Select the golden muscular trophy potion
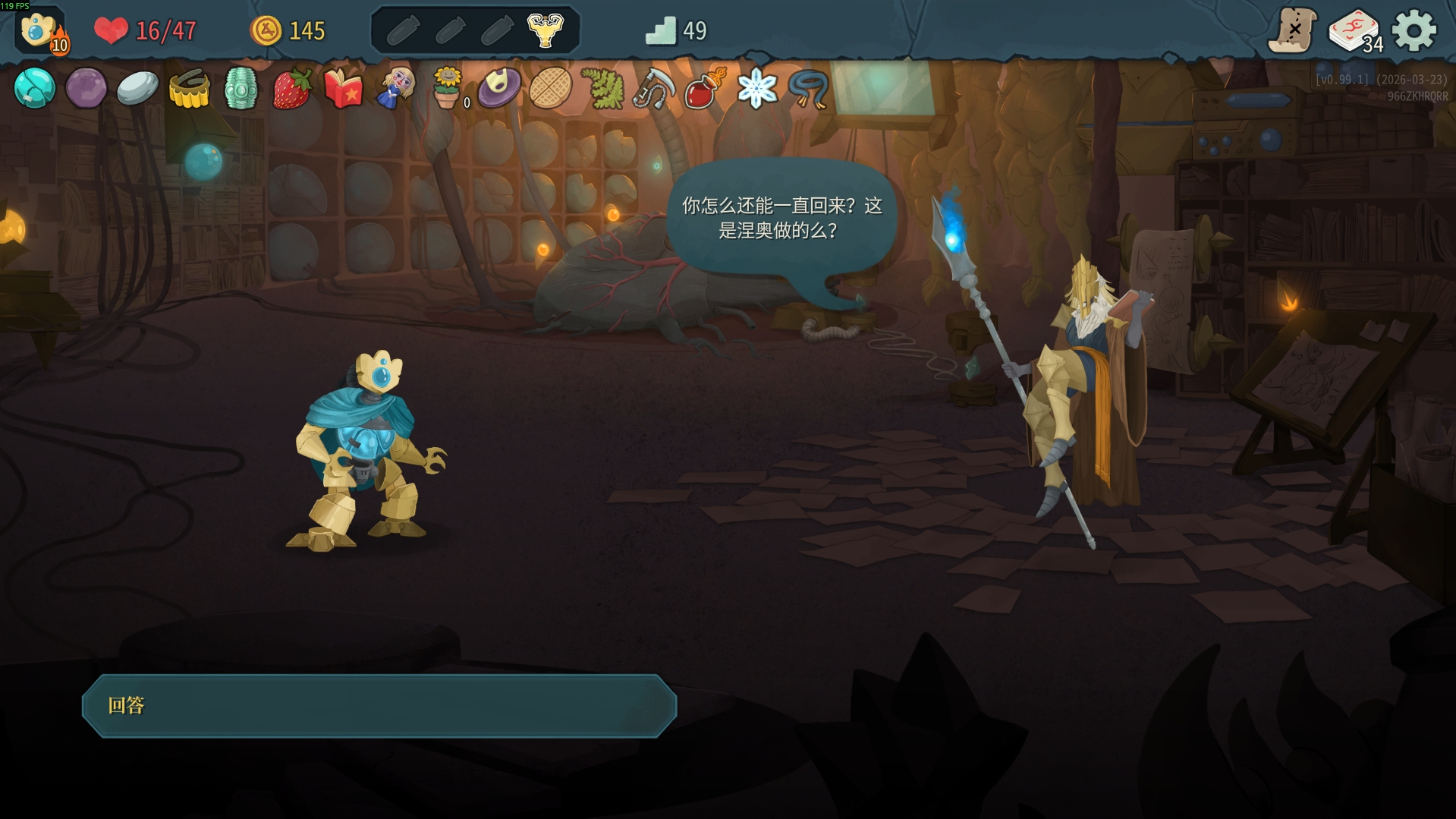The image size is (1456, 819). pyautogui.click(x=545, y=30)
